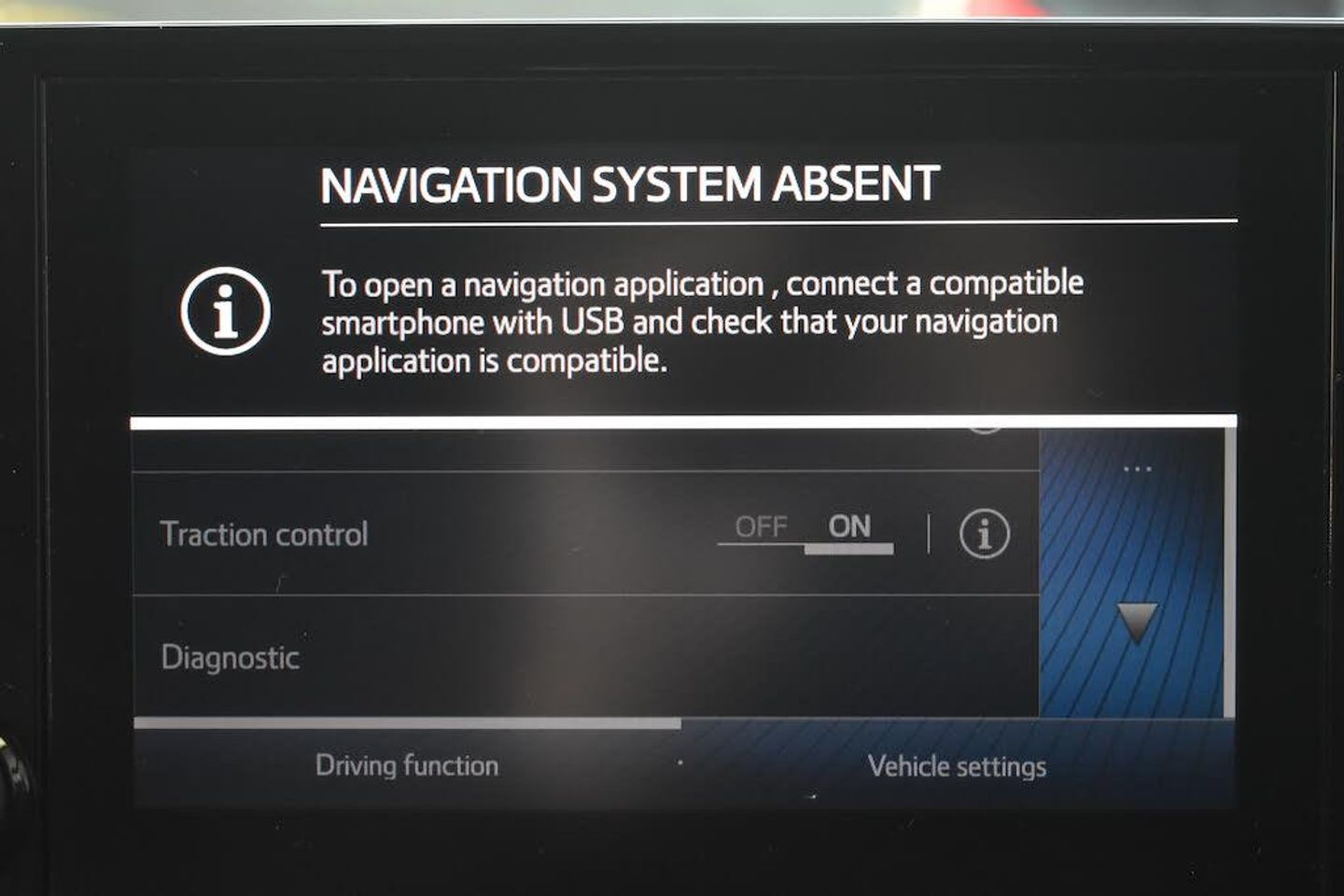Switch to the Driving function tab
This screenshot has width=1344, height=896.
407,766
